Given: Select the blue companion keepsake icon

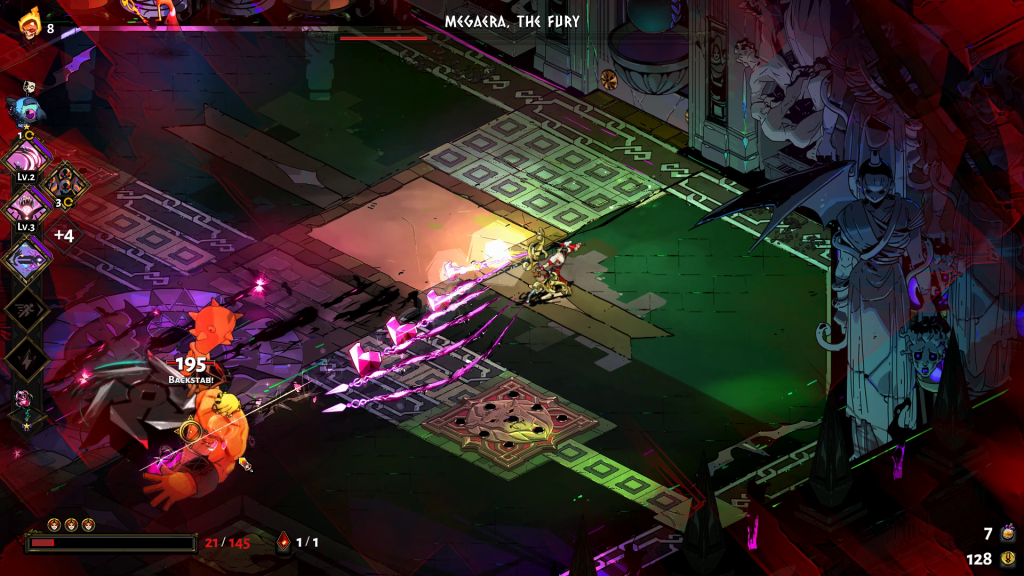Looking at the screenshot, I should (23, 110).
